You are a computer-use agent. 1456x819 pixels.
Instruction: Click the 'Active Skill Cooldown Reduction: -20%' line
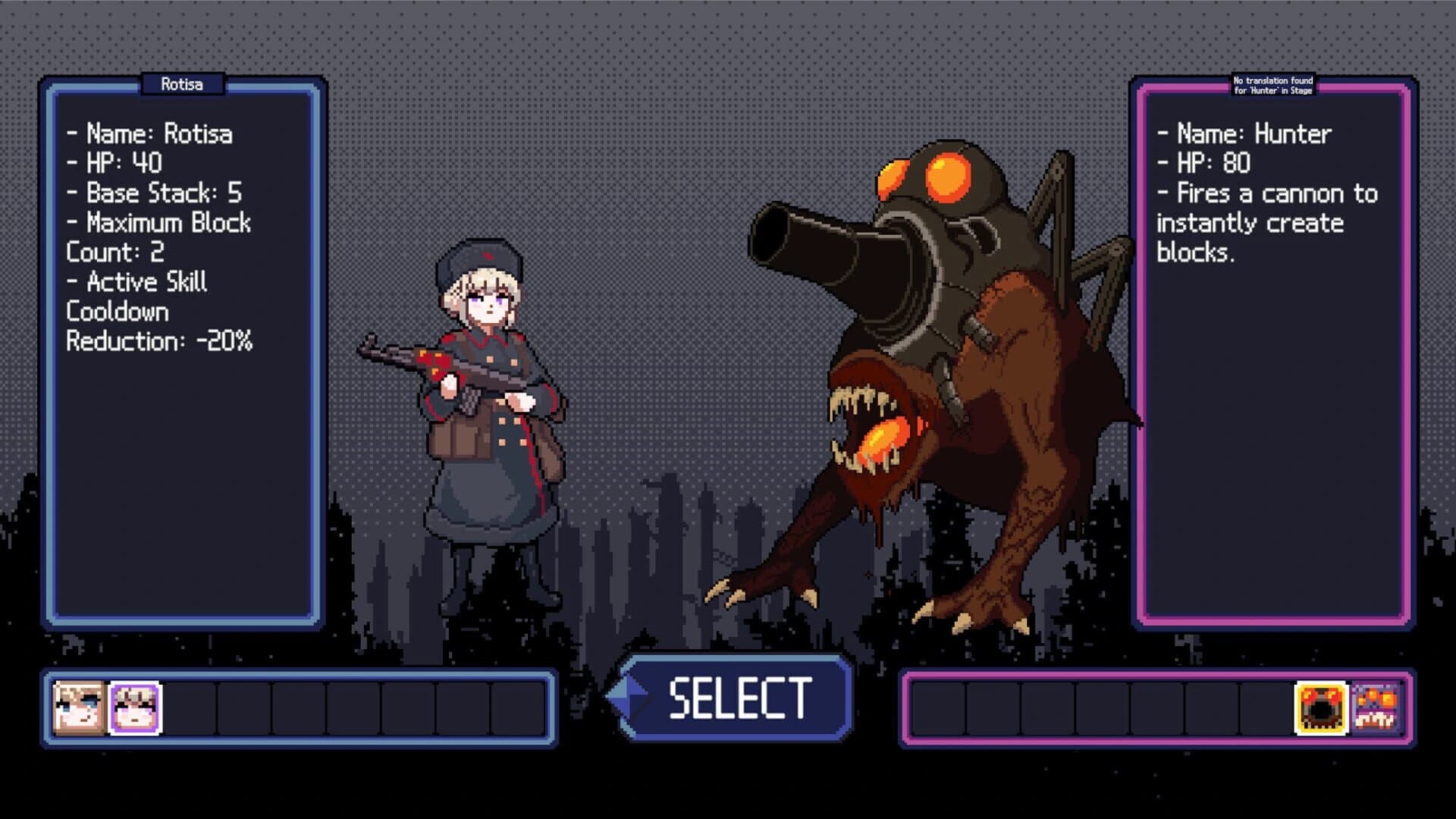click(x=159, y=311)
